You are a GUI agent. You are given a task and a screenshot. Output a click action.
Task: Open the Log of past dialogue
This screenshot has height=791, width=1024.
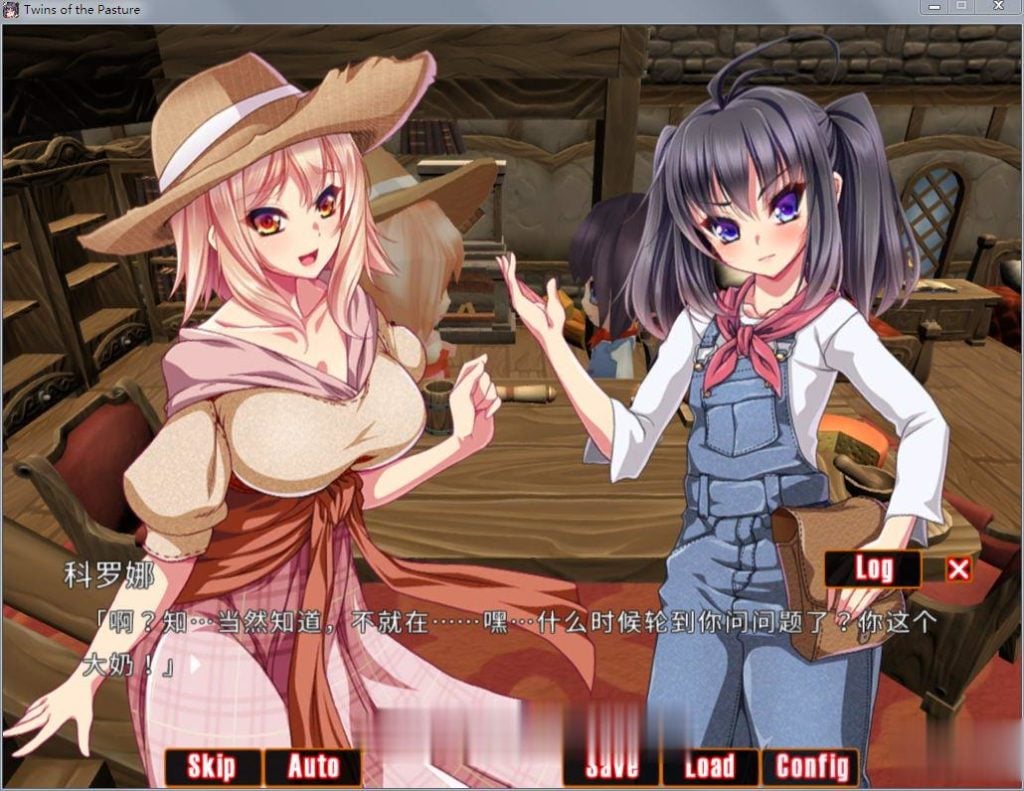(x=872, y=569)
